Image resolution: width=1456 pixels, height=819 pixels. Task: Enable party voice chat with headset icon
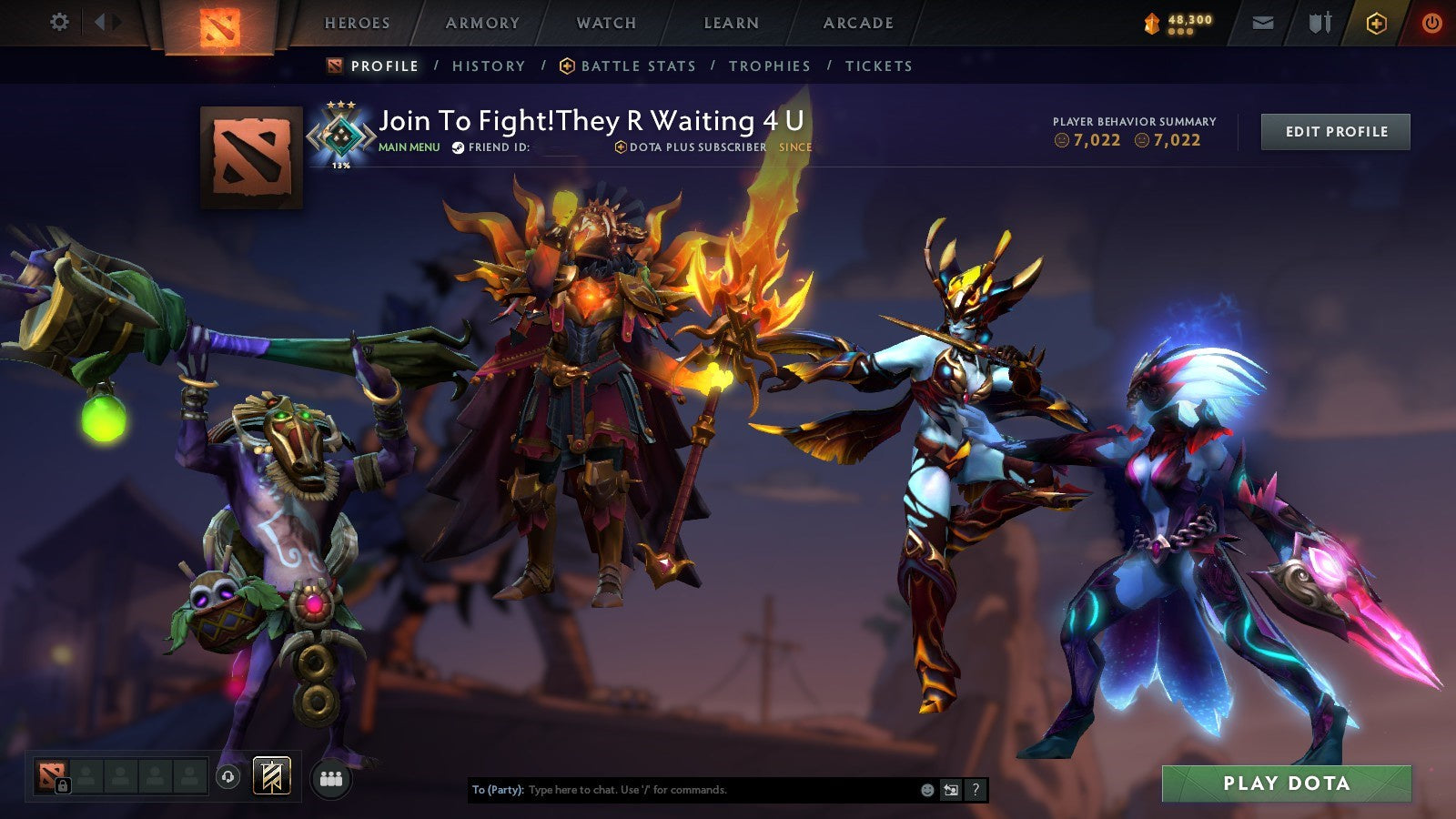(x=227, y=777)
